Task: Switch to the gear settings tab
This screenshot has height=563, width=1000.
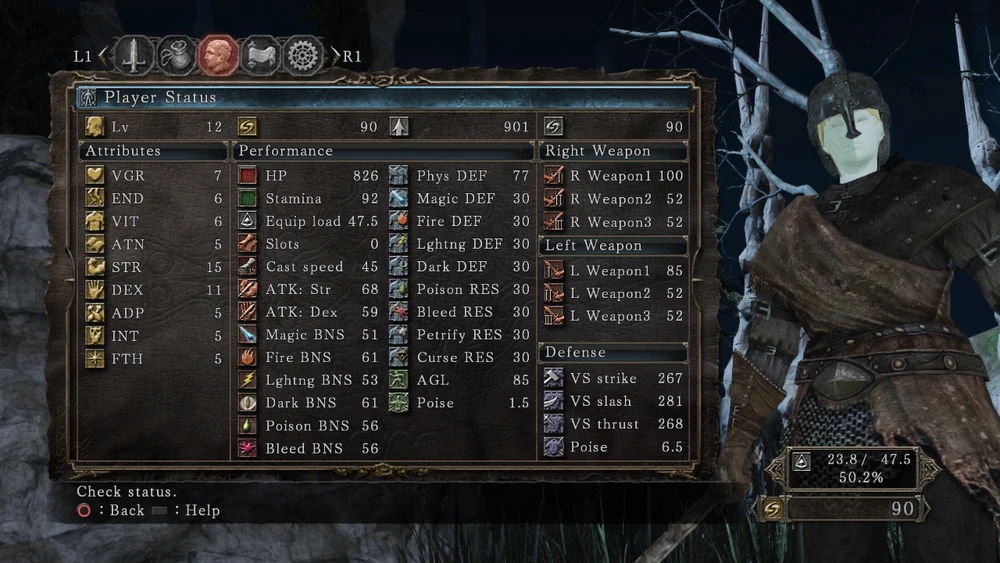Action: 304,56
